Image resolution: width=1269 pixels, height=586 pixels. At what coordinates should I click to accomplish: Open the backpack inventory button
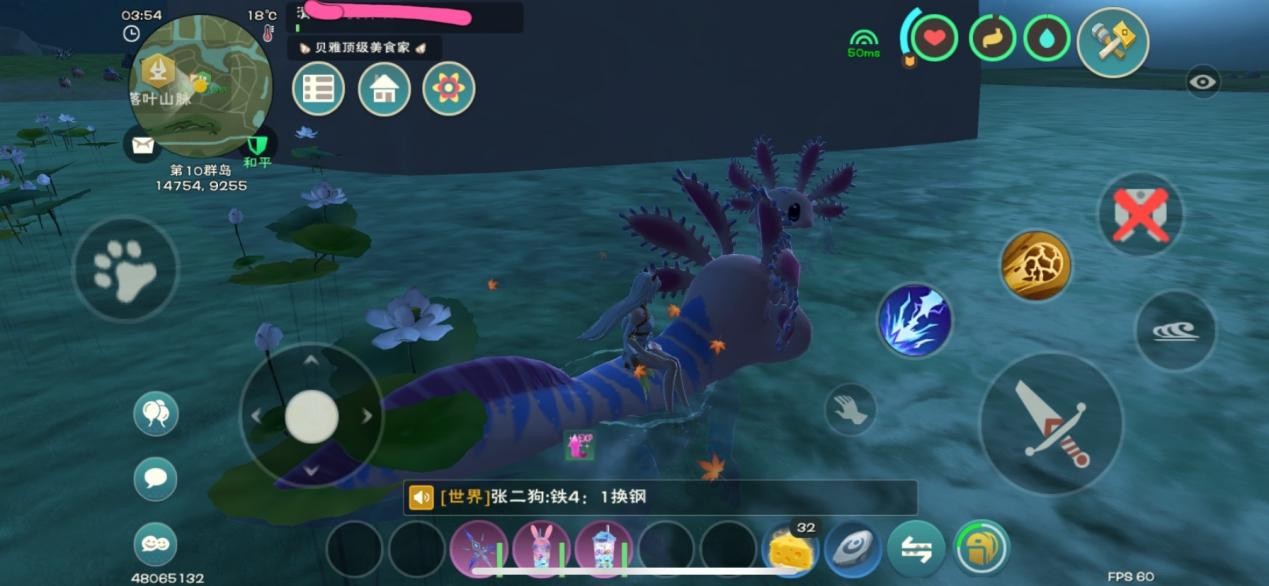(981, 549)
